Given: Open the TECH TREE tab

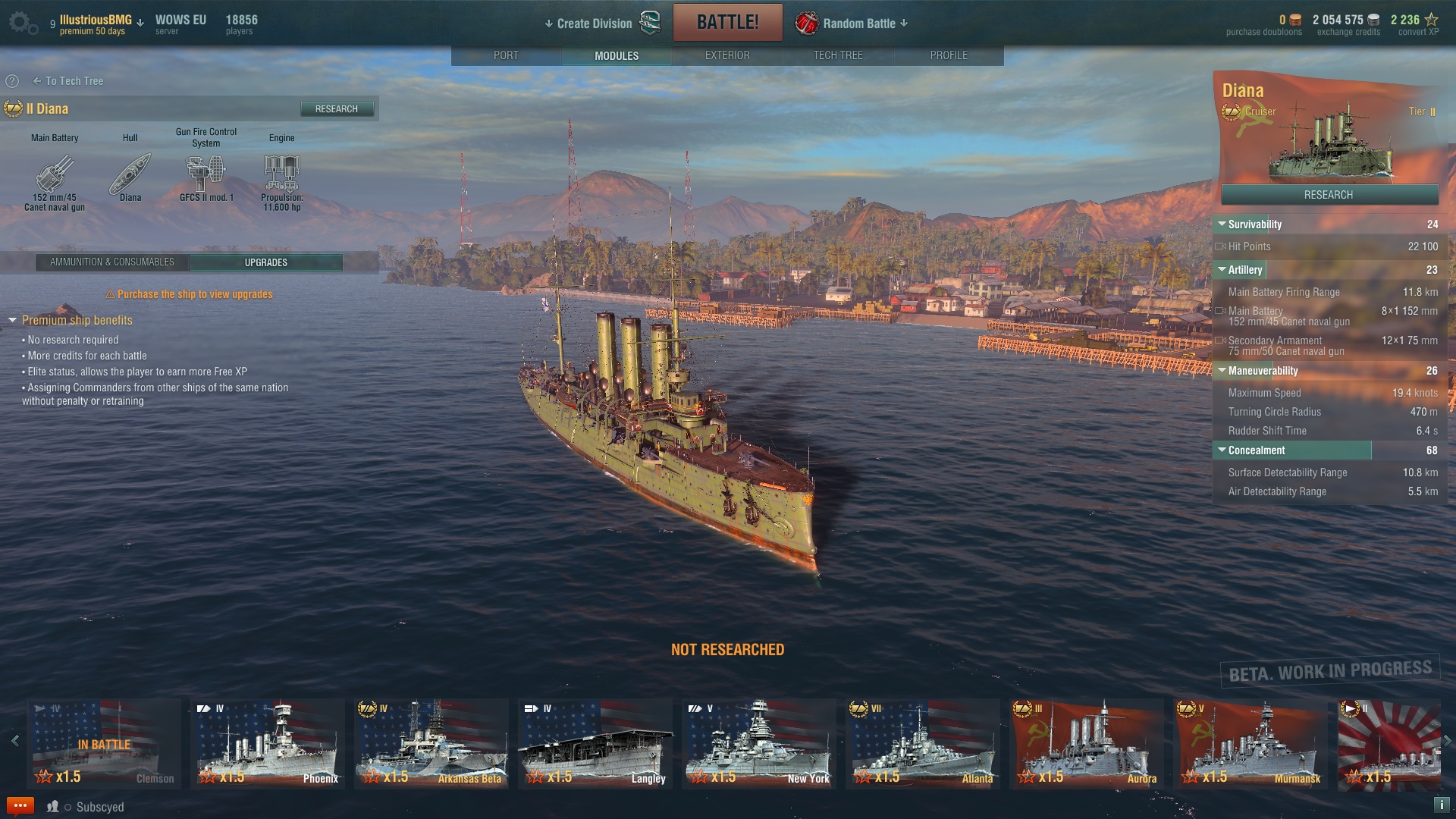Looking at the screenshot, I should tap(838, 55).
